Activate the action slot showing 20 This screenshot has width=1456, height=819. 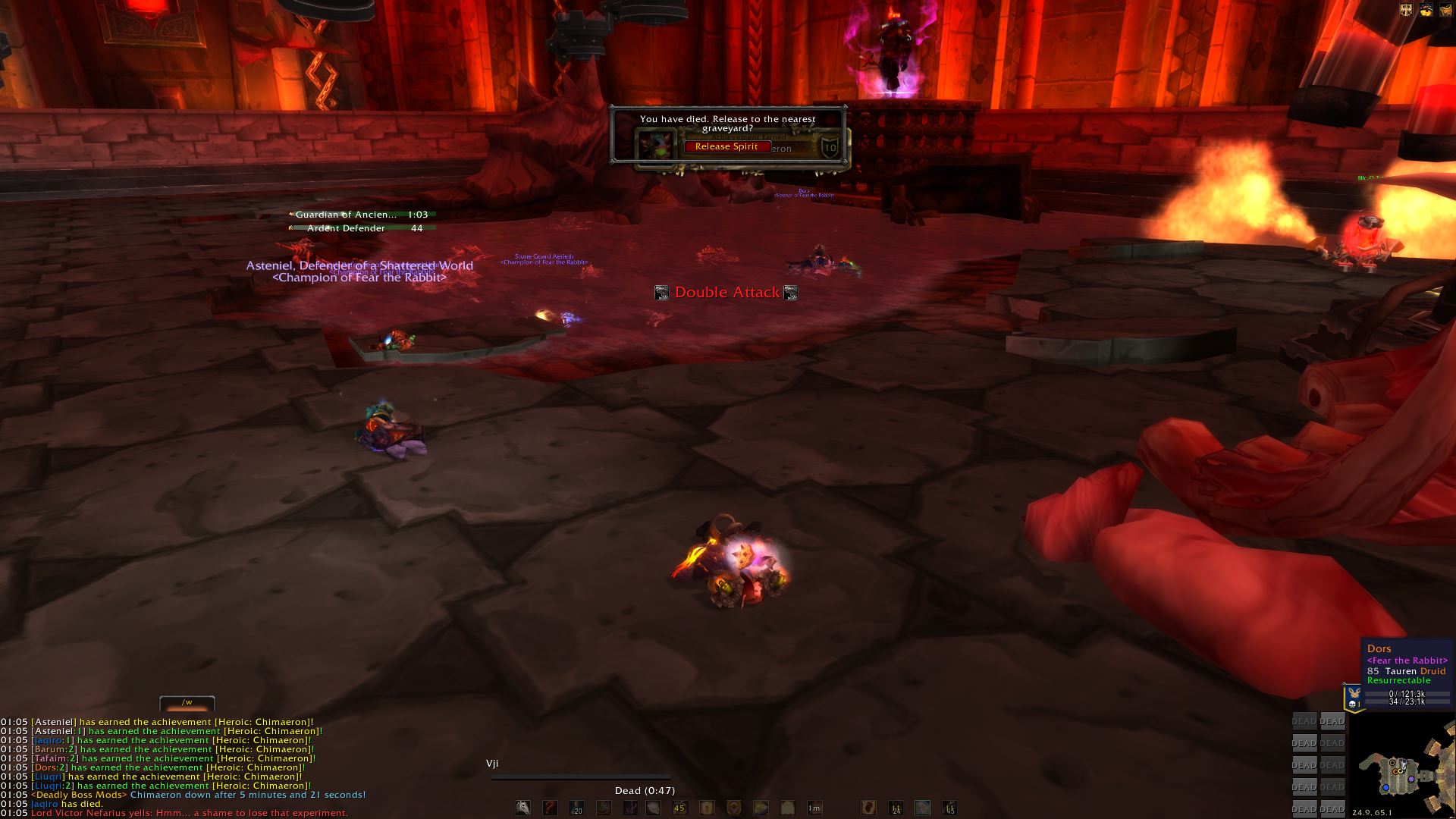pyautogui.click(x=576, y=808)
